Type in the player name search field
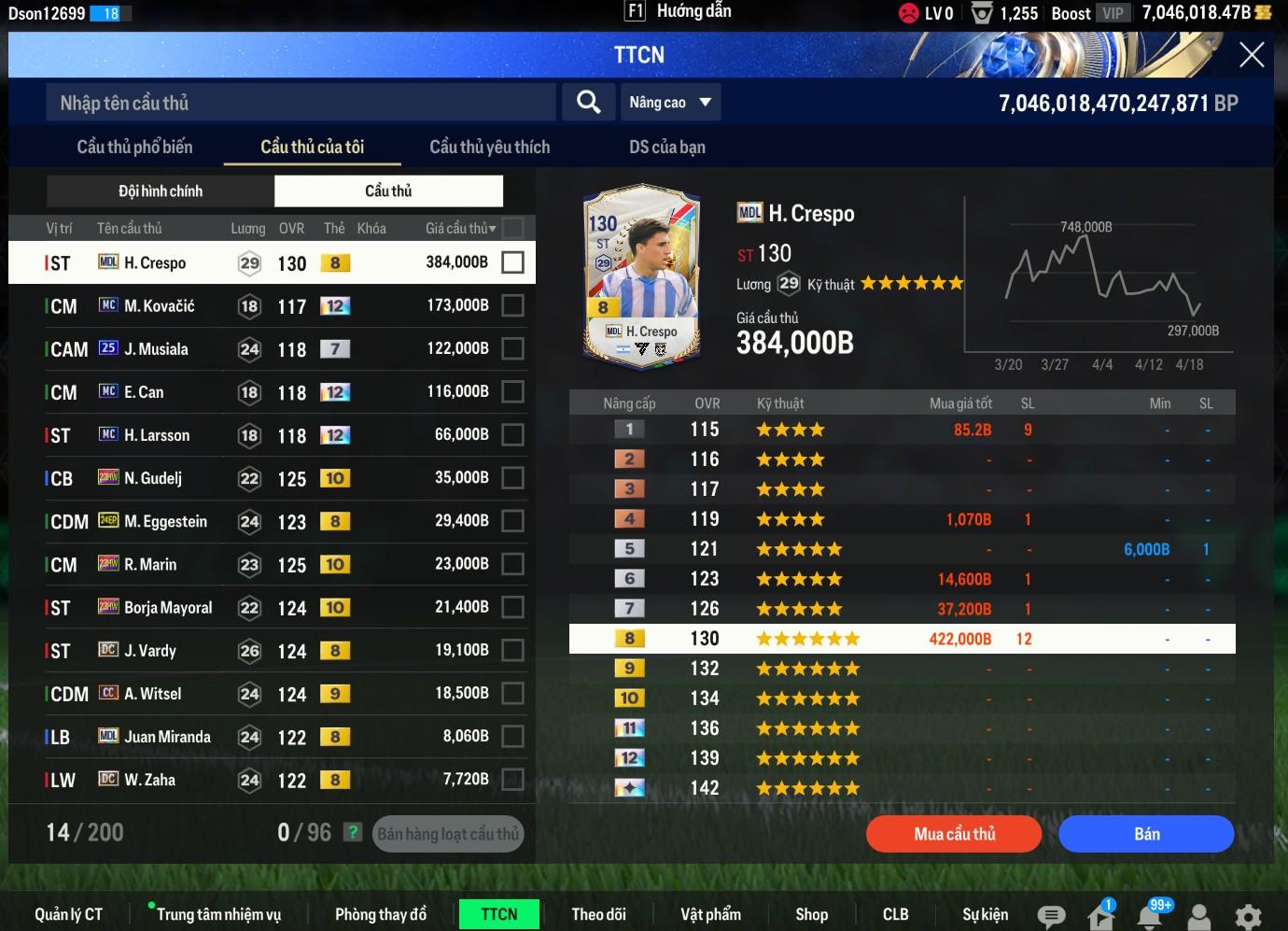 tap(301, 103)
